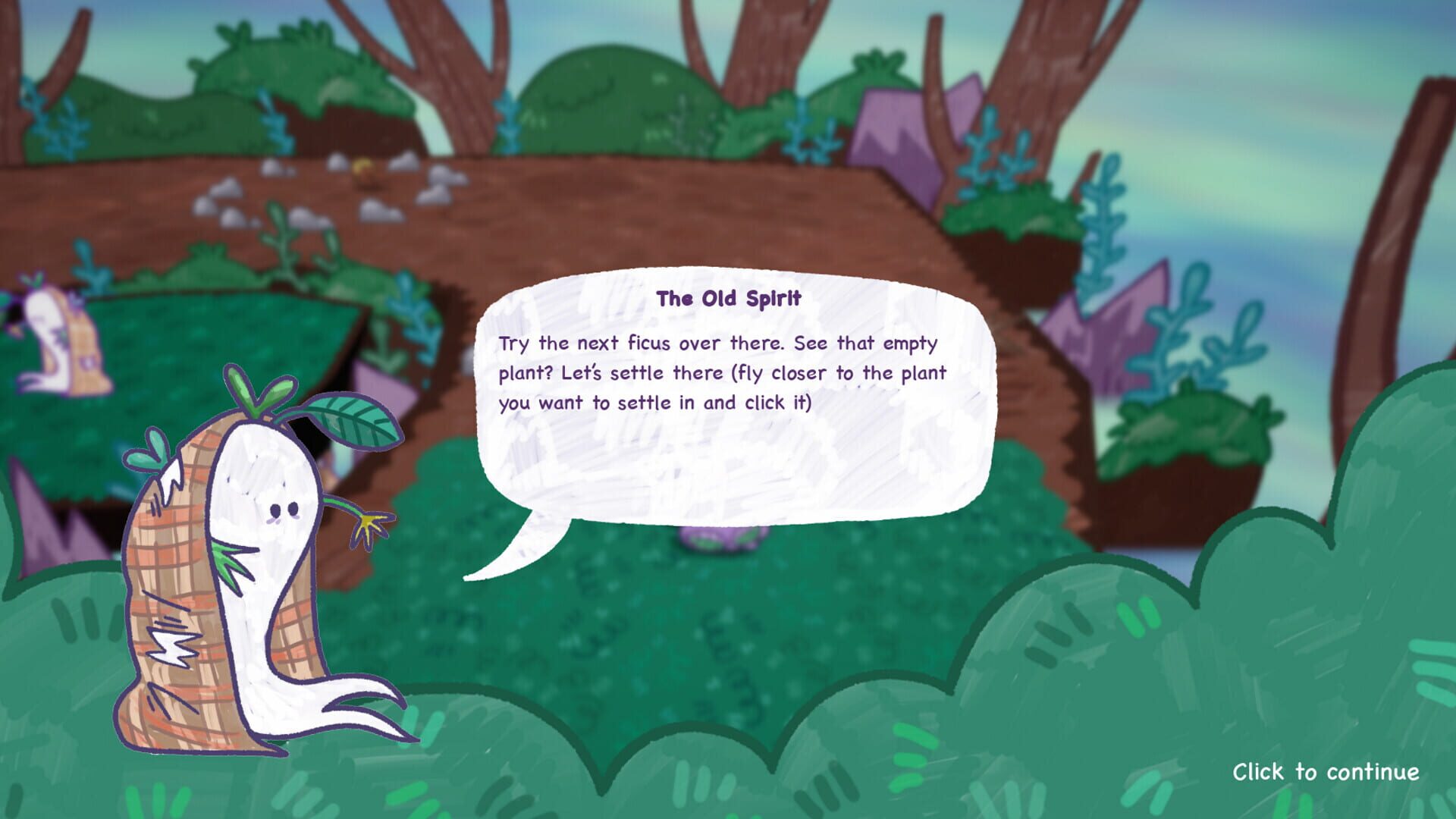Click the golden snail on the dirt path

362,171
